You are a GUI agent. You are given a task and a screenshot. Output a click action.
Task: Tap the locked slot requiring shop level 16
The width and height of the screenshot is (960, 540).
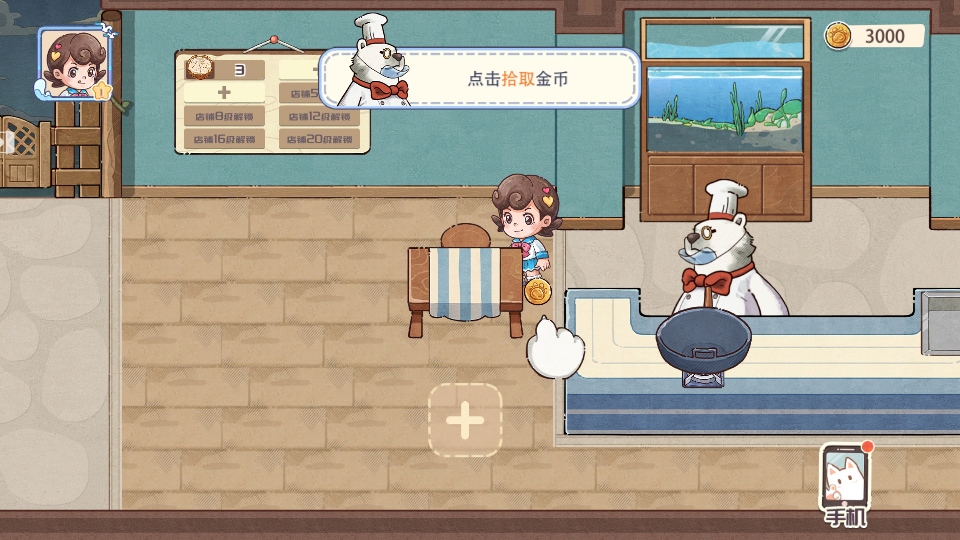click(x=224, y=139)
